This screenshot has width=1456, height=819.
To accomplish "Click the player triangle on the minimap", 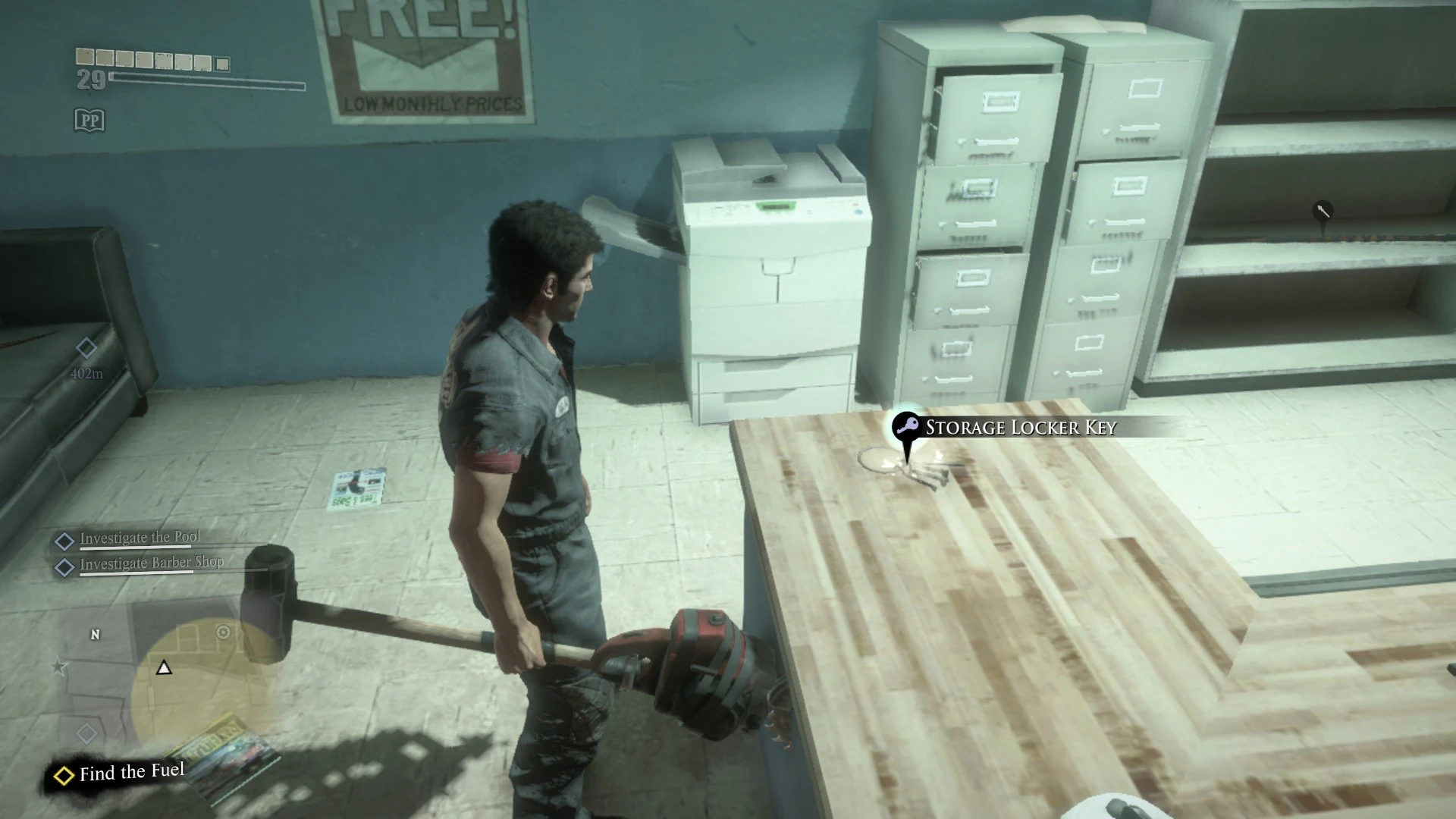I will tap(163, 669).
